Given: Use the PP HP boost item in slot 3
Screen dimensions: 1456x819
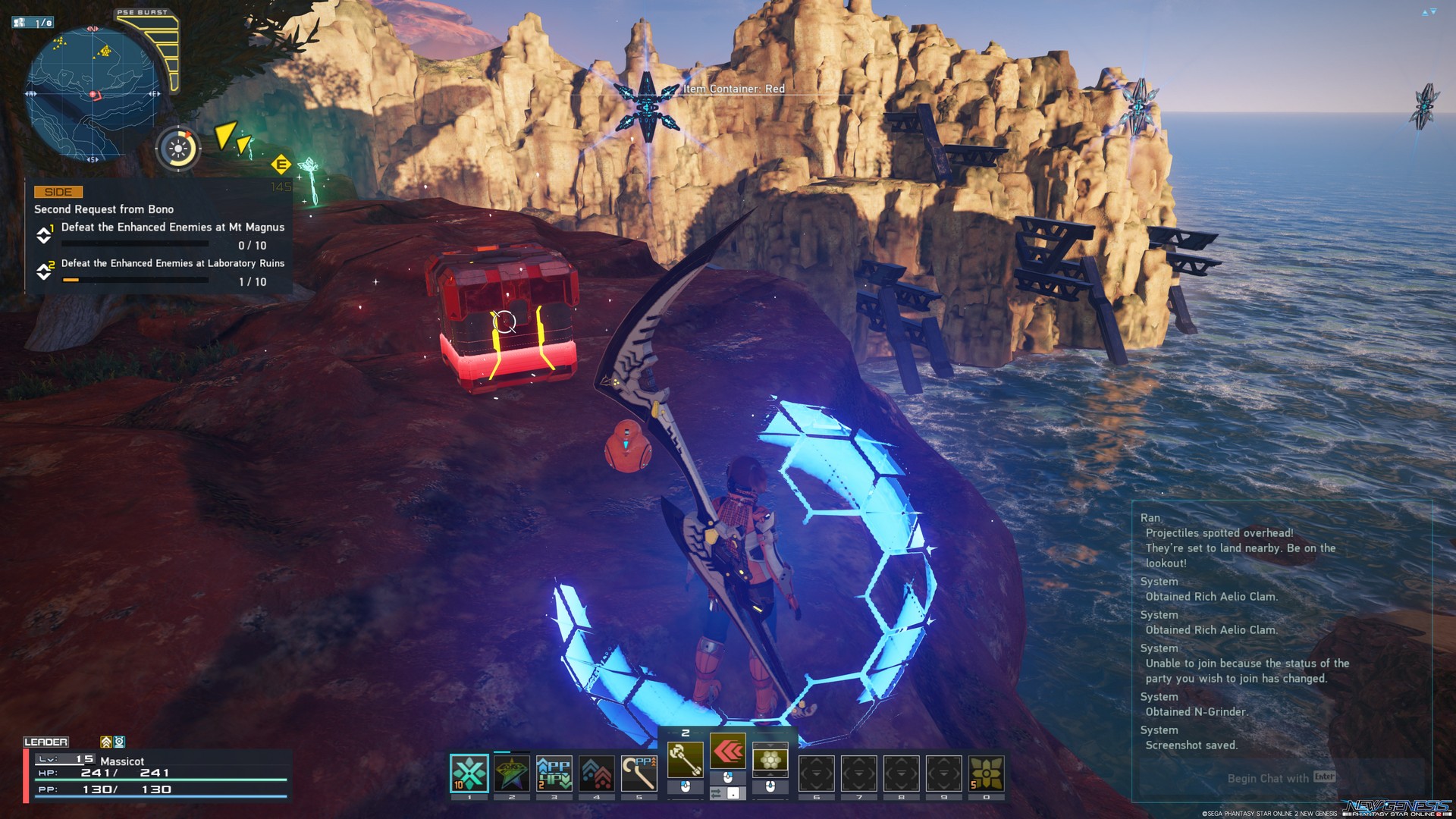Looking at the screenshot, I should tap(554, 773).
